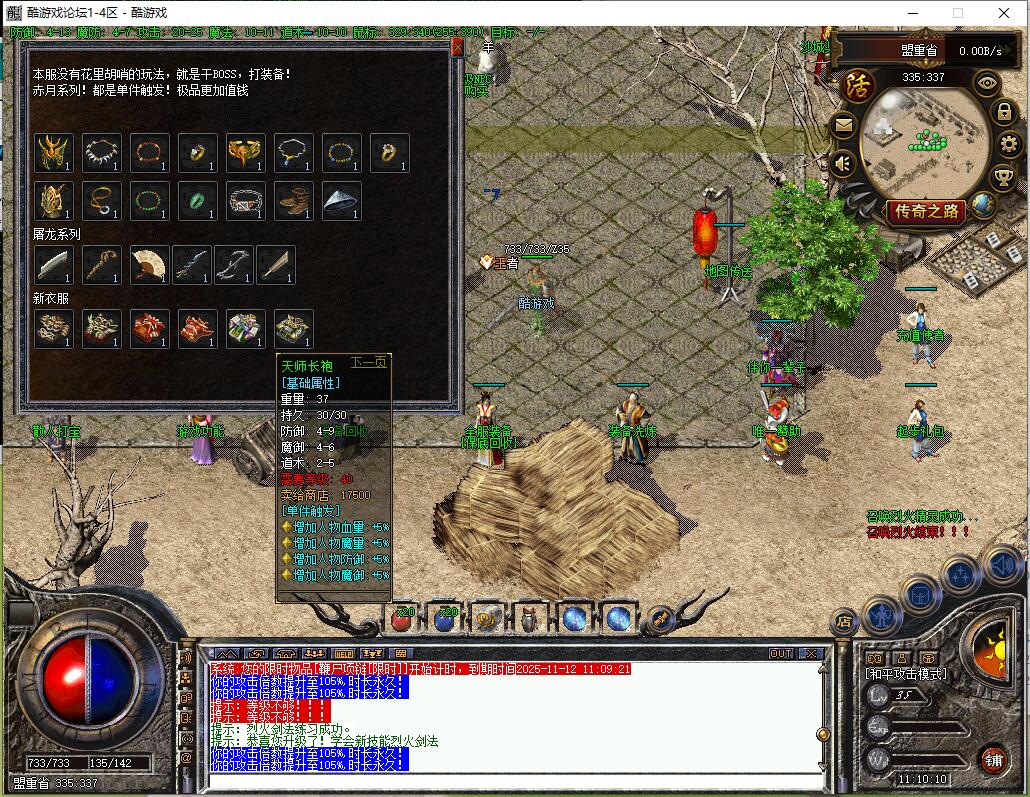Click the green jade ring slot
This screenshot has width=1030, height=797.
point(197,201)
